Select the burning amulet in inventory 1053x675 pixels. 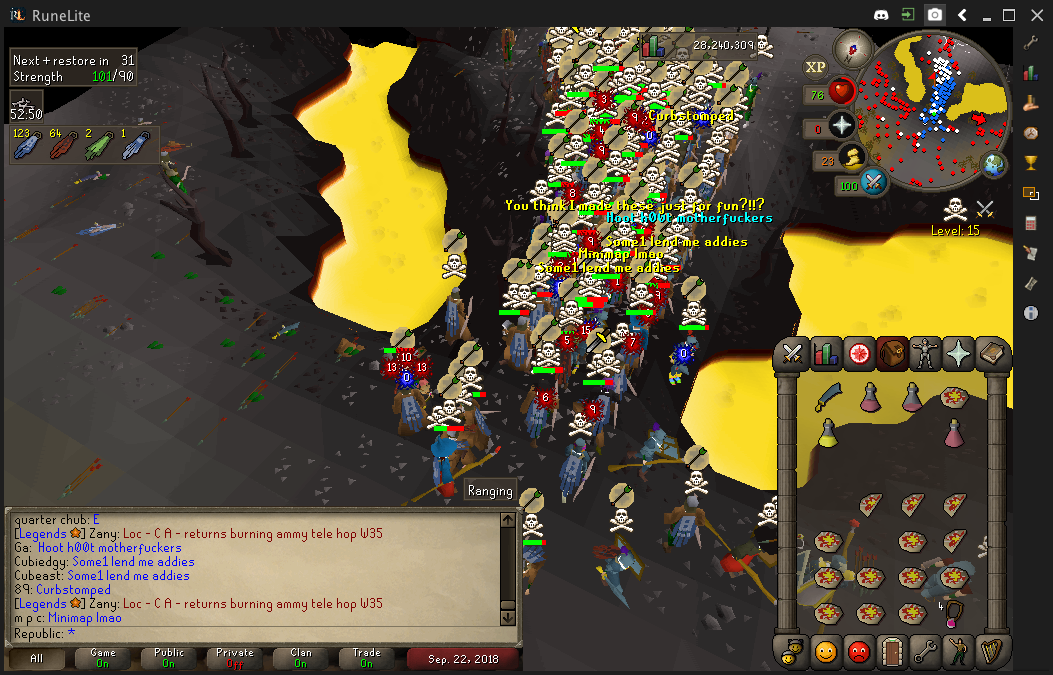[955, 611]
